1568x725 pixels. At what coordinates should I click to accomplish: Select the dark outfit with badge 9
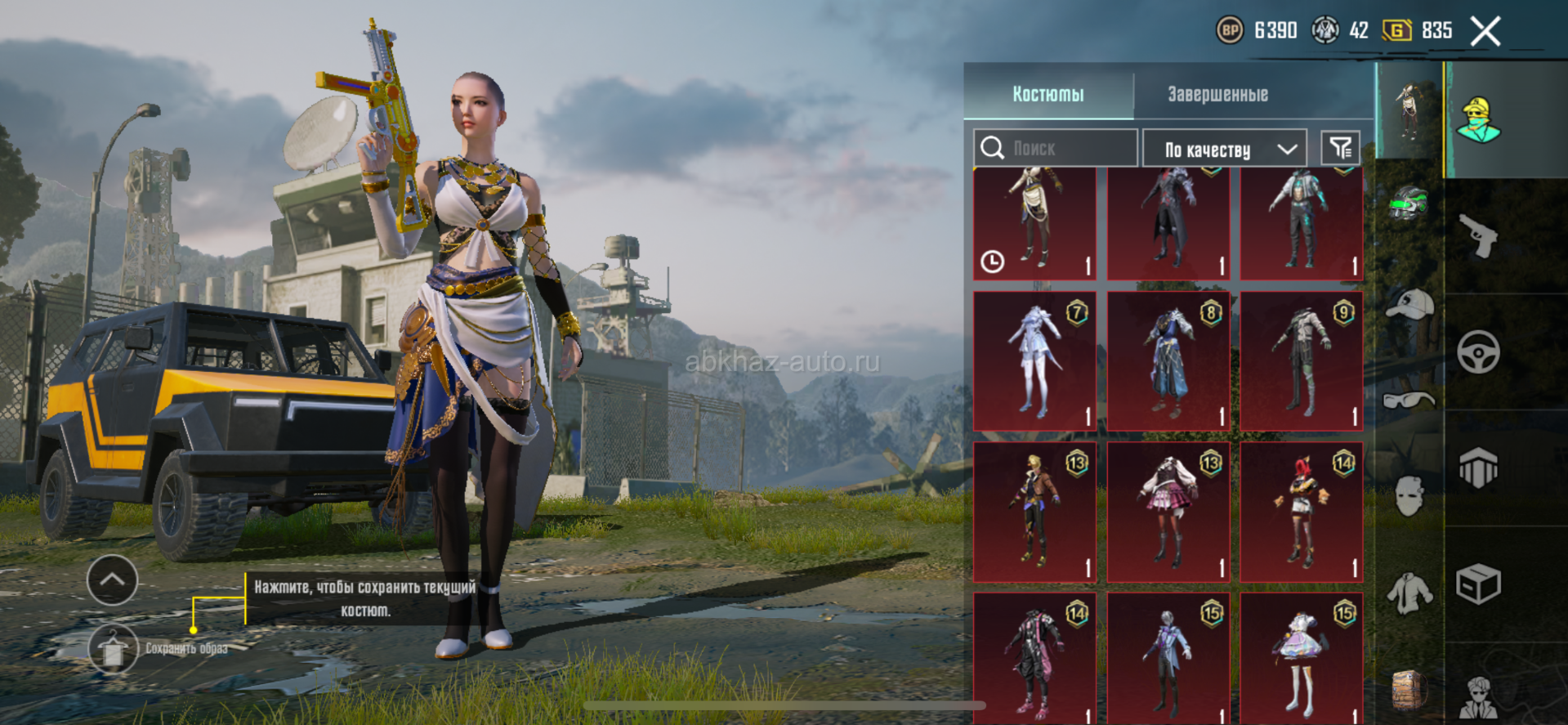(1302, 361)
